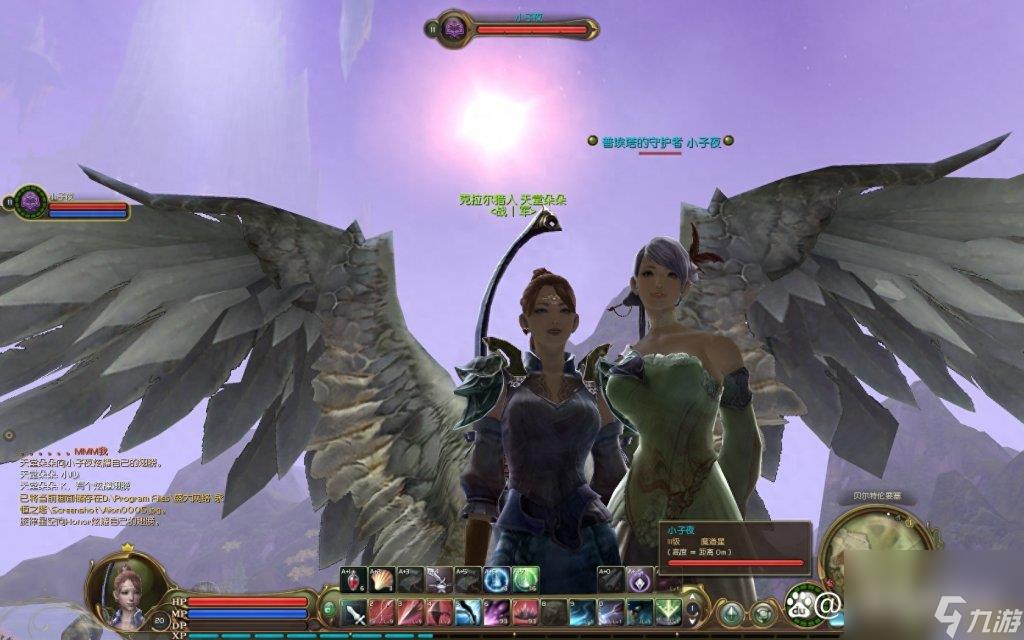Use the red spiked trap skill
Image resolution: width=1024 pixels, height=640 pixels.
(x=526, y=612)
